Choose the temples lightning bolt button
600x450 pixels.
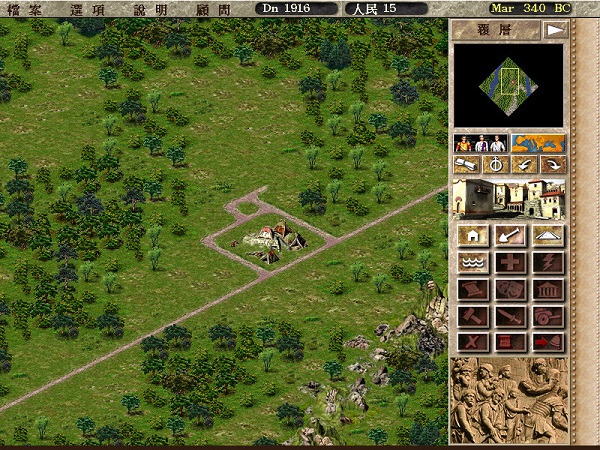coord(546,263)
